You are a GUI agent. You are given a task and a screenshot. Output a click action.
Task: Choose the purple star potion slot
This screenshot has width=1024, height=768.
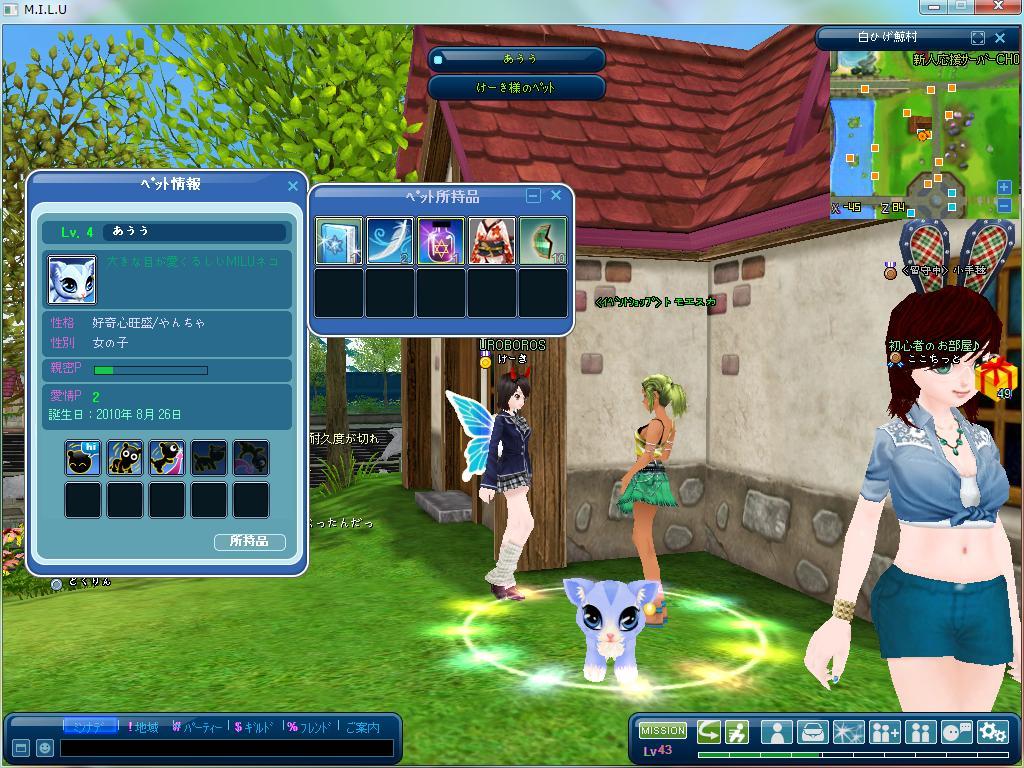pyautogui.click(x=441, y=242)
